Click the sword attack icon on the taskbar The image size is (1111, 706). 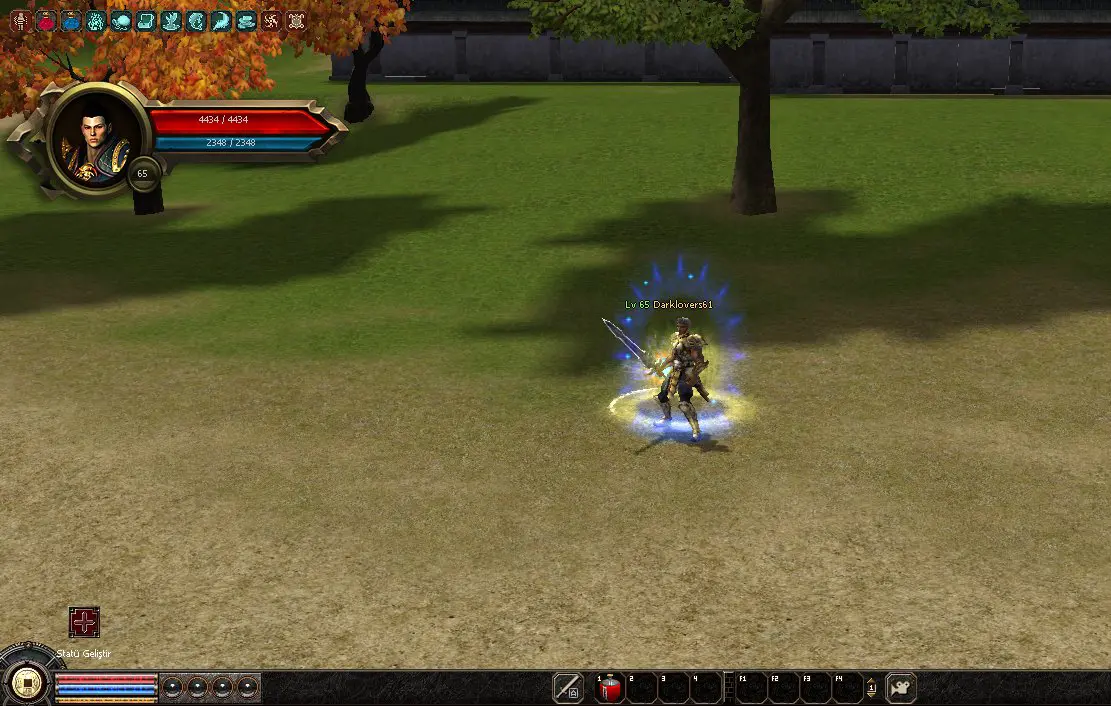[x=568, y=688]
